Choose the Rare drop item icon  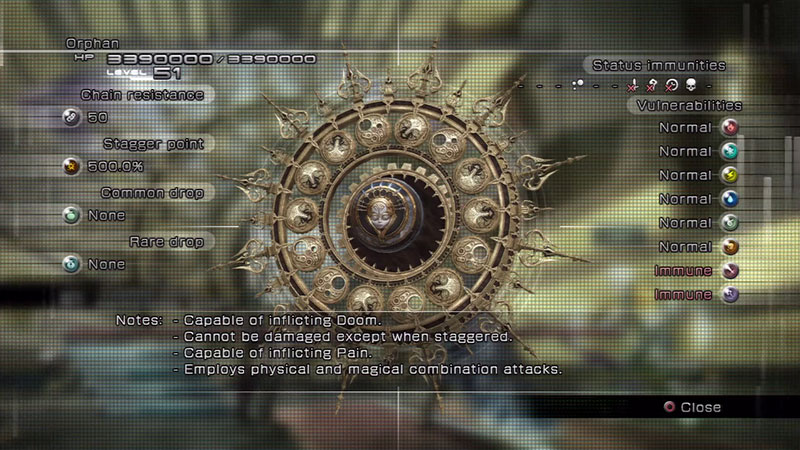[x=71, y=264]
